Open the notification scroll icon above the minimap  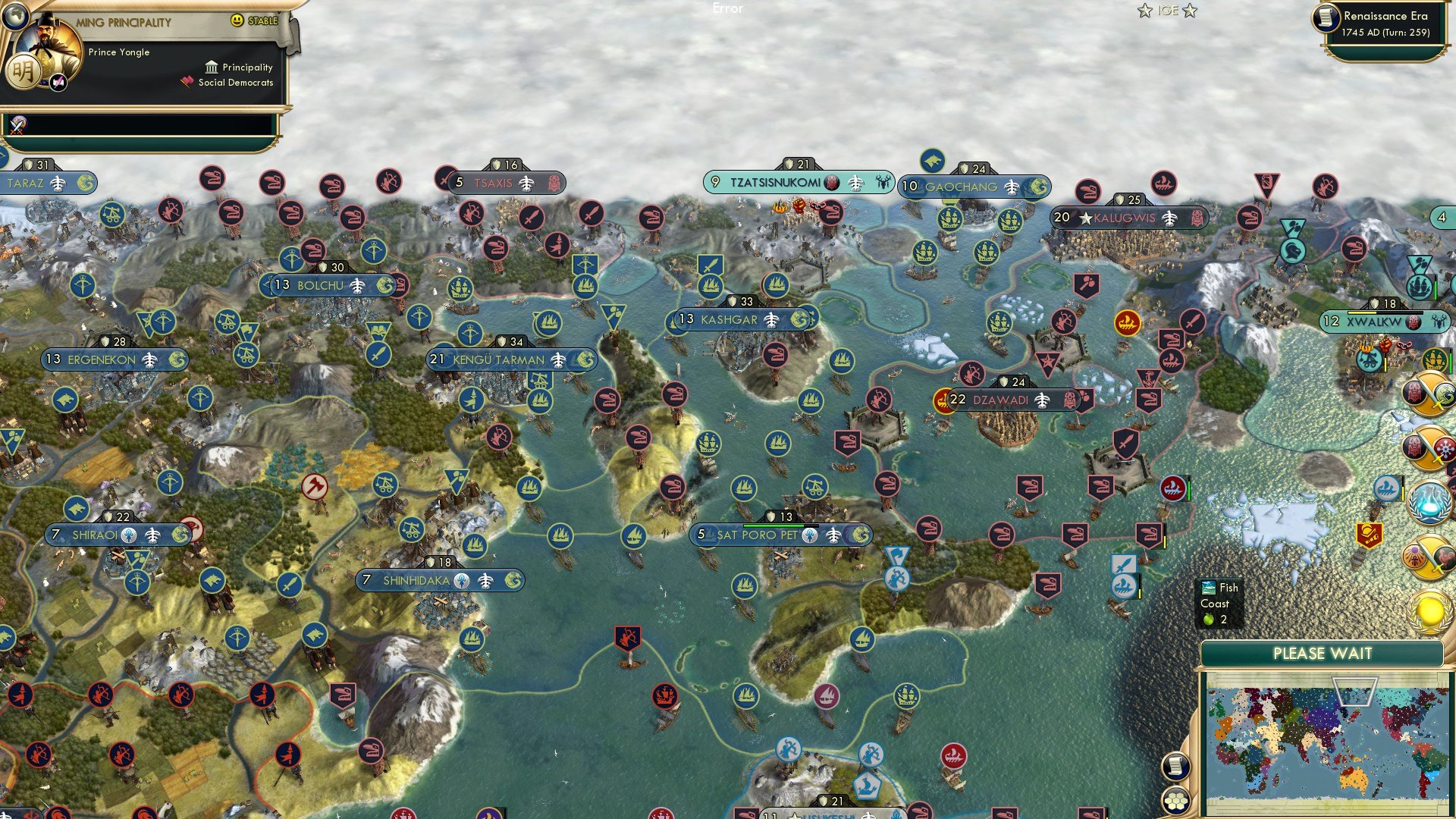[x=1177, y=767]
